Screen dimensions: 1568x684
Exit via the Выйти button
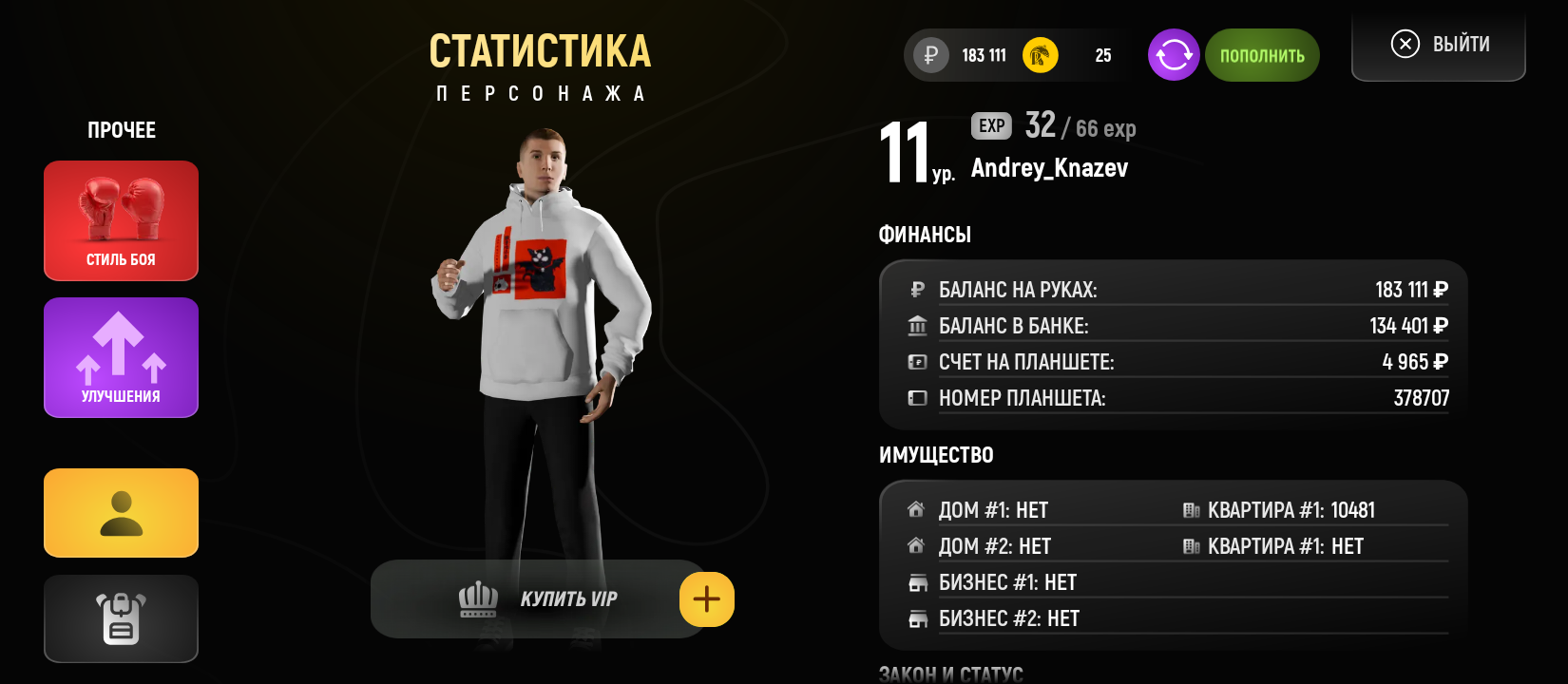pos(1439,45)
